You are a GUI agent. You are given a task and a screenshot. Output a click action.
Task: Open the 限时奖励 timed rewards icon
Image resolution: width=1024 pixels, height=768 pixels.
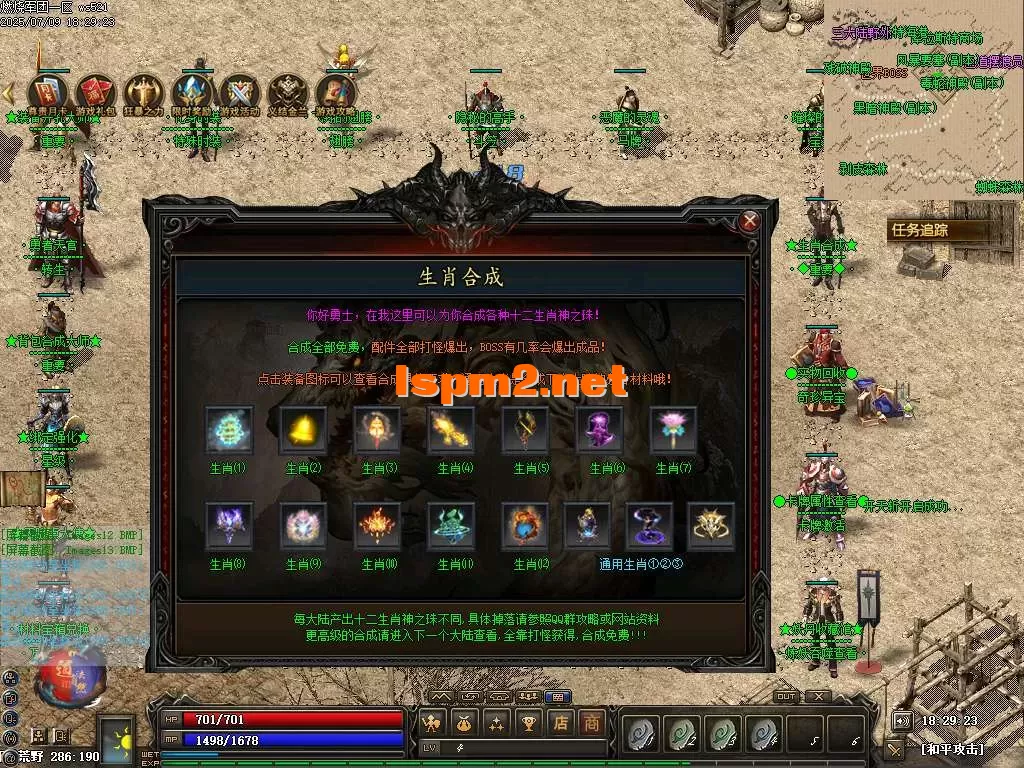(x=191, y=95)
